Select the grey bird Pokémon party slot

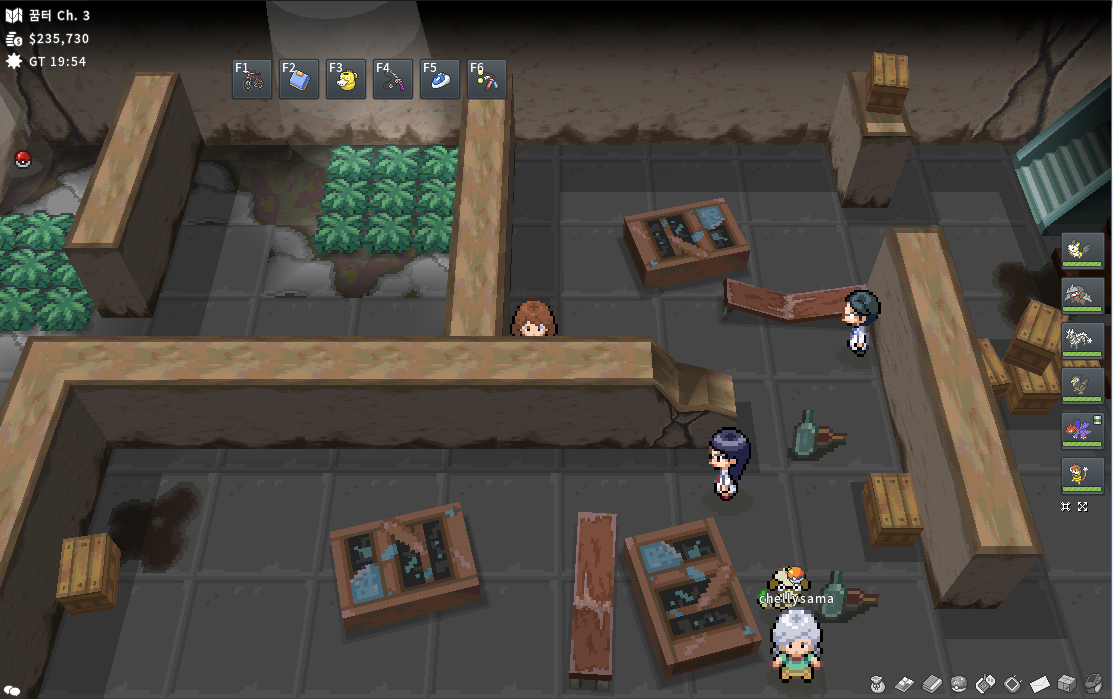click(x=1083, y=385)
